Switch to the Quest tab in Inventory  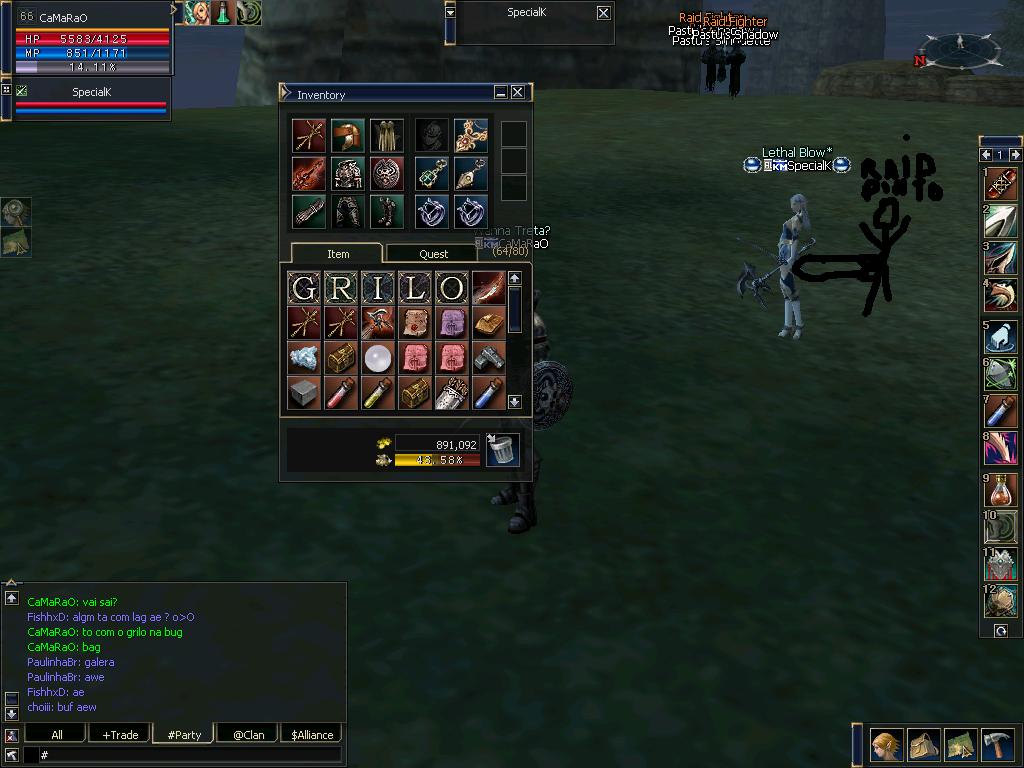[433, 254]
